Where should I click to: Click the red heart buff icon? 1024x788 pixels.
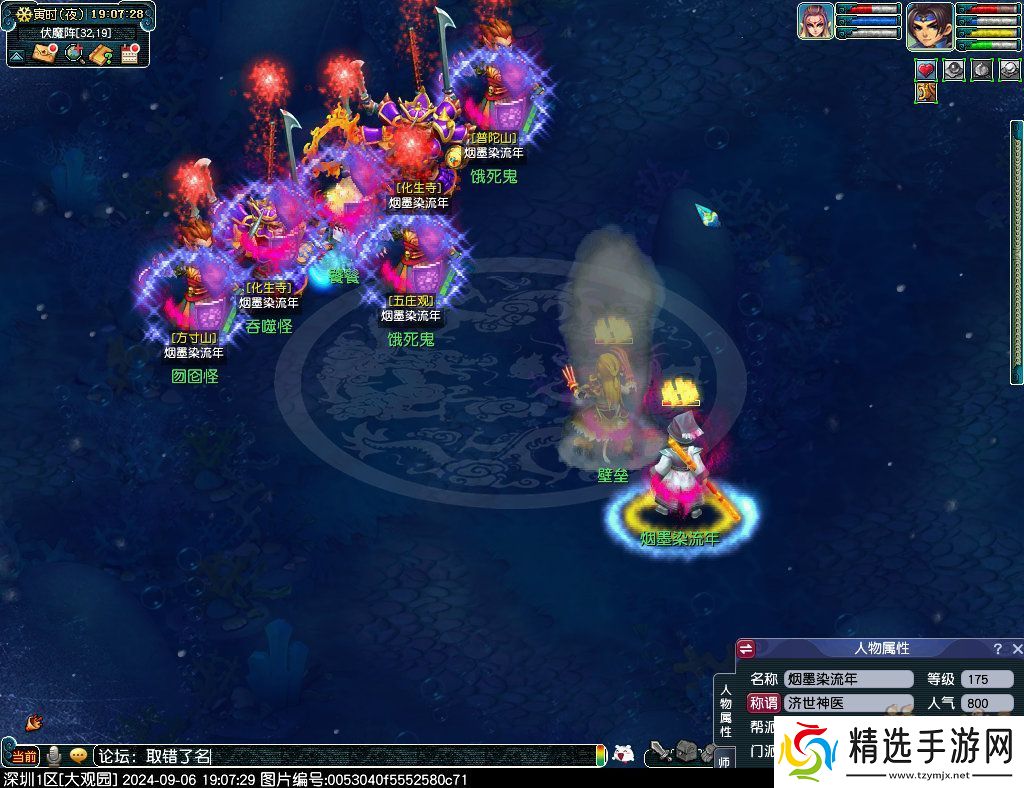pyautogui.click(x=926, y=70)
